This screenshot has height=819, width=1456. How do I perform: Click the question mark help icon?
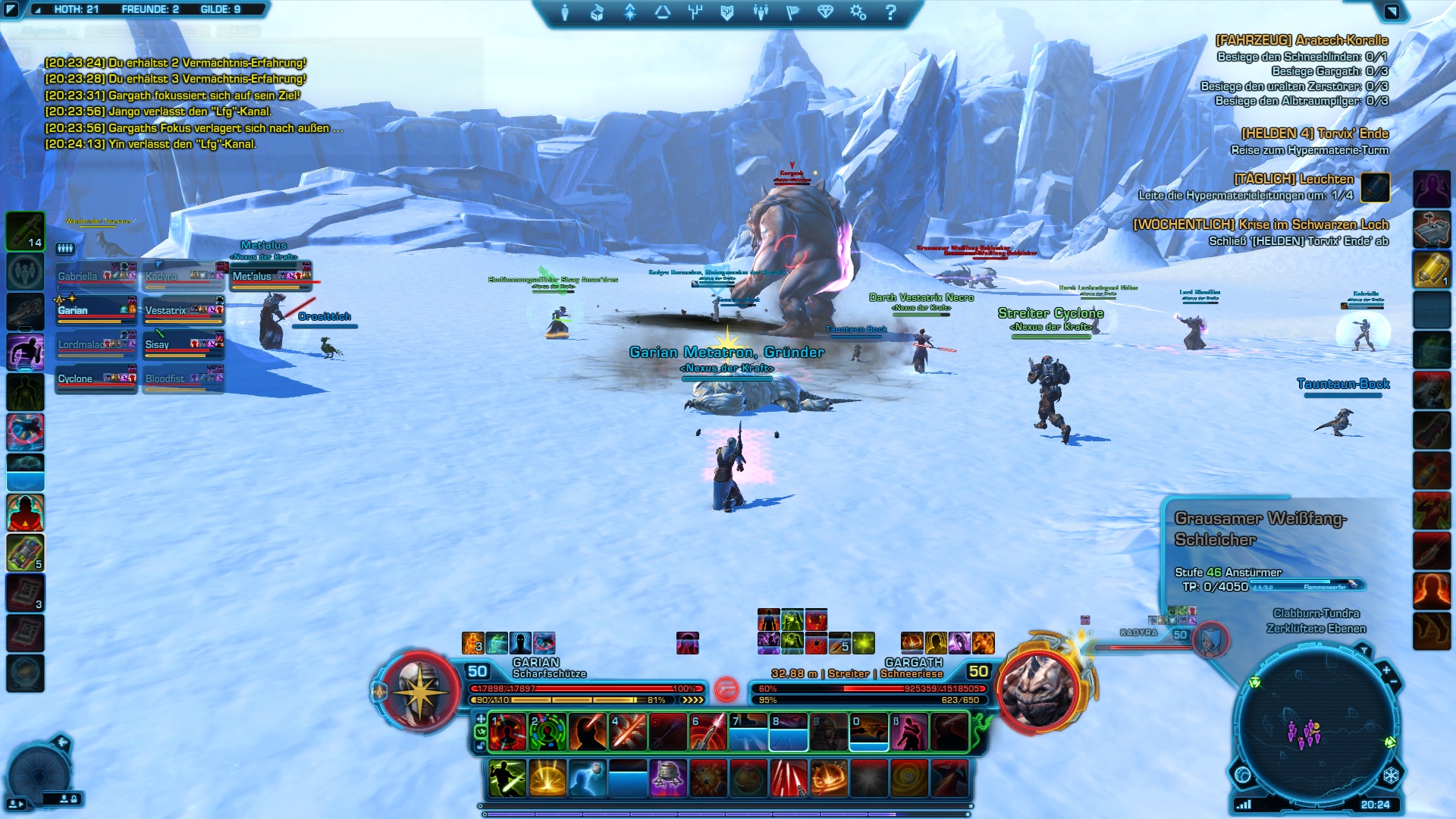pos(890,12)
